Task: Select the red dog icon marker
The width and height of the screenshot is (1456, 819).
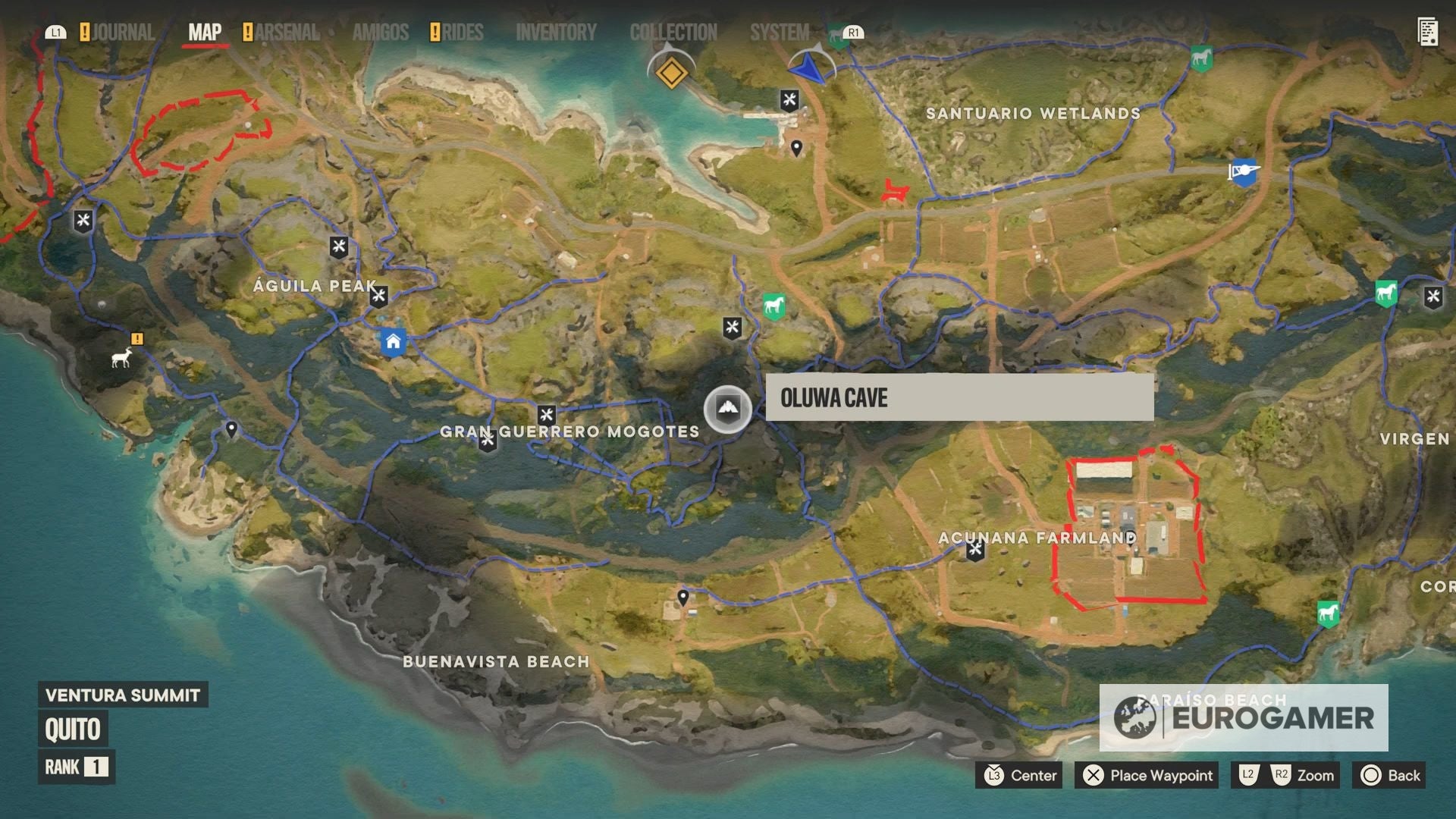Action: pyautogui.click(x=895, y=191)
